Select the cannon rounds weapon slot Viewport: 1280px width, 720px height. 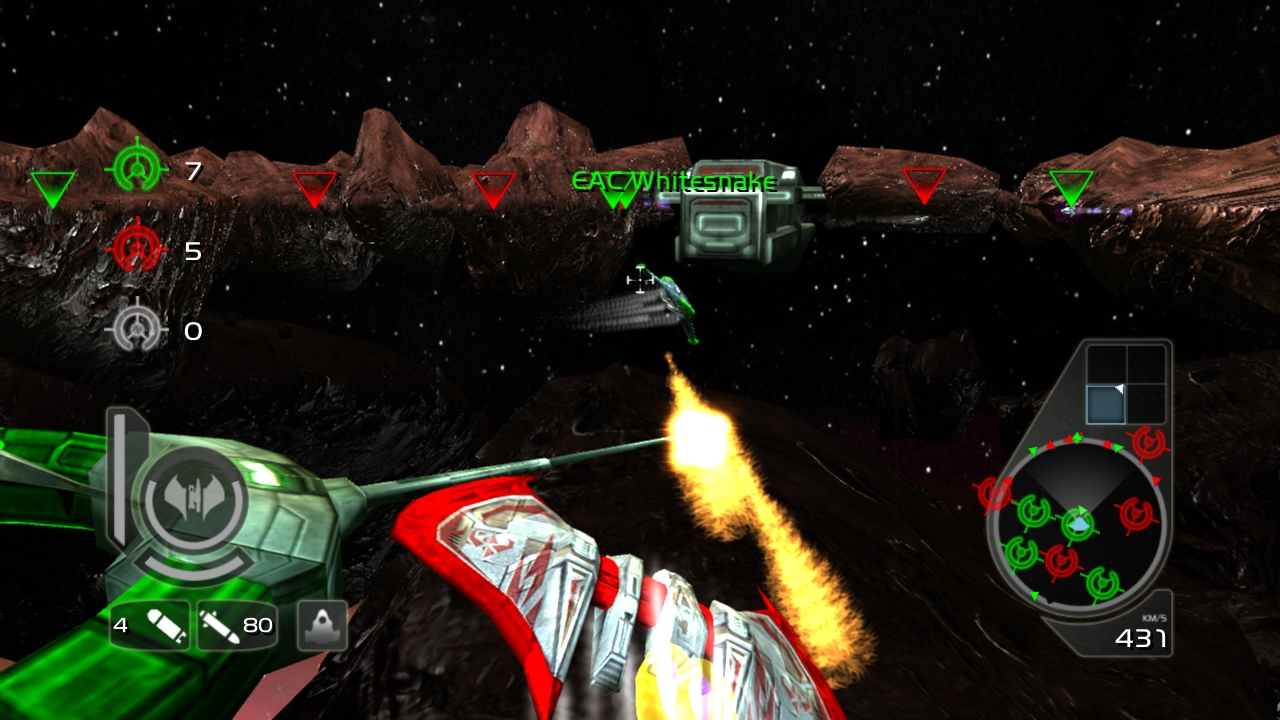pyautogui.click(x=236, y=626)
